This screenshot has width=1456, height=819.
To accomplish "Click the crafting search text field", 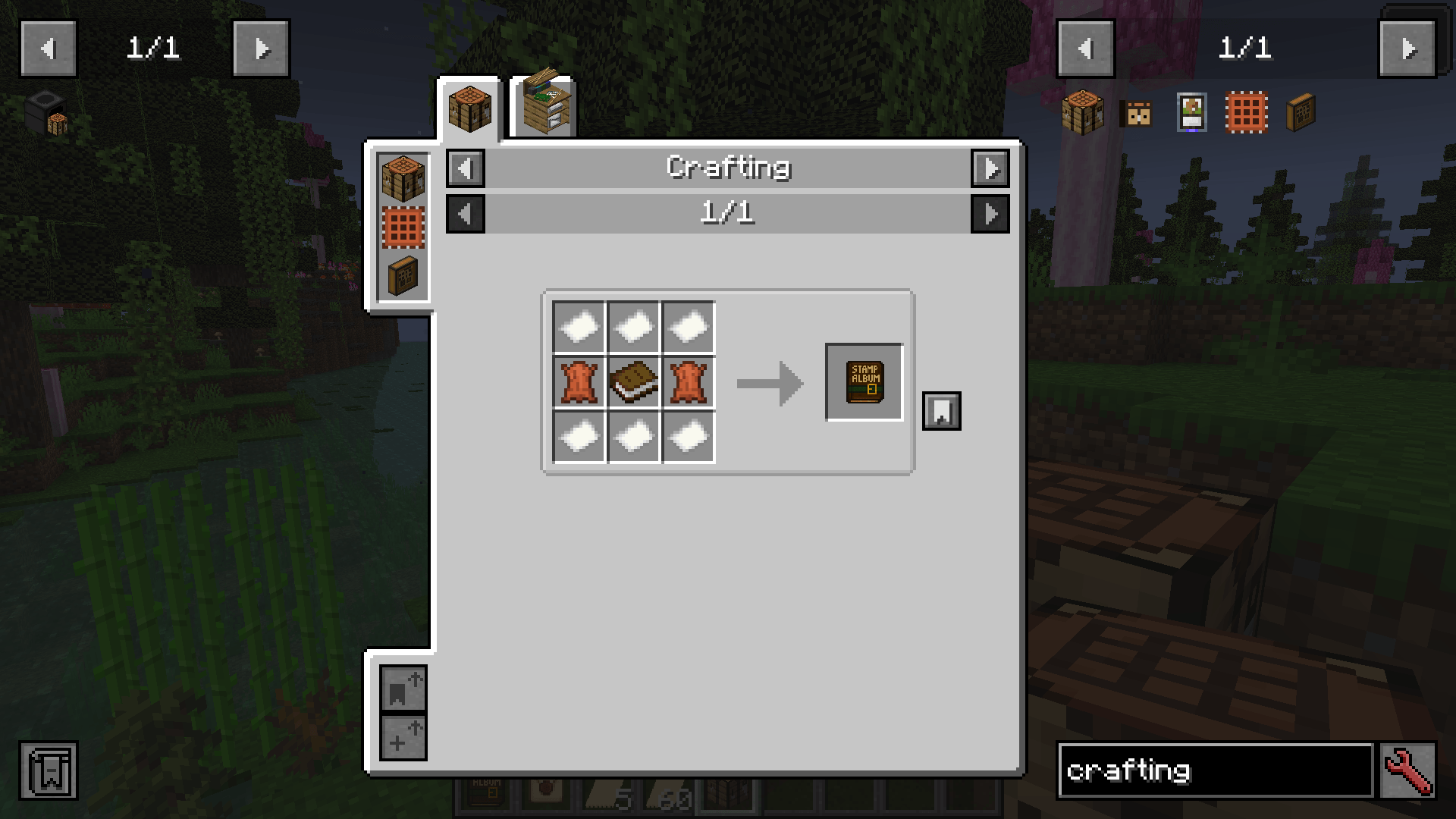I will coord(1213,770).
